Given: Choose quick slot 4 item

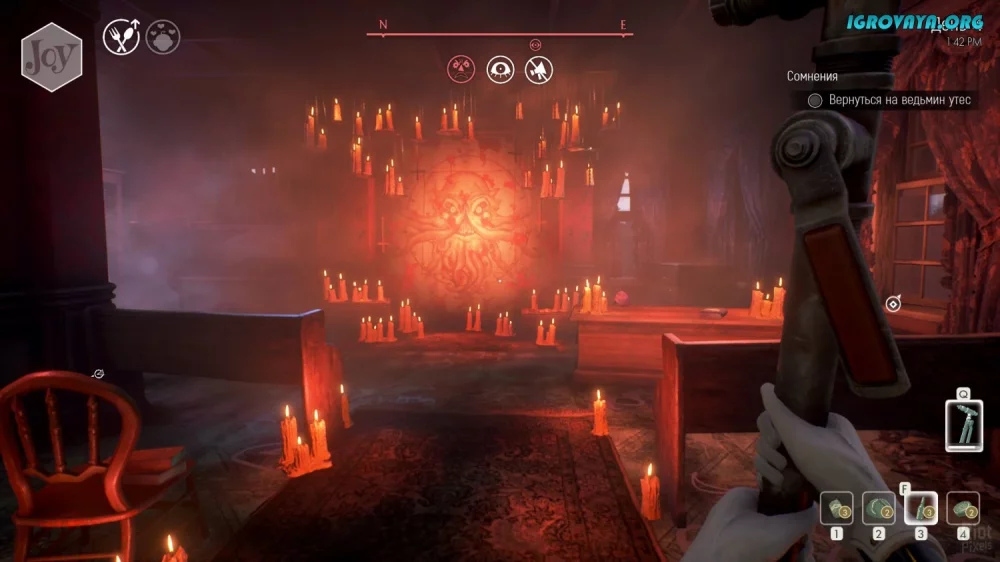Looking at the screenshot, I should coord(963,509).
